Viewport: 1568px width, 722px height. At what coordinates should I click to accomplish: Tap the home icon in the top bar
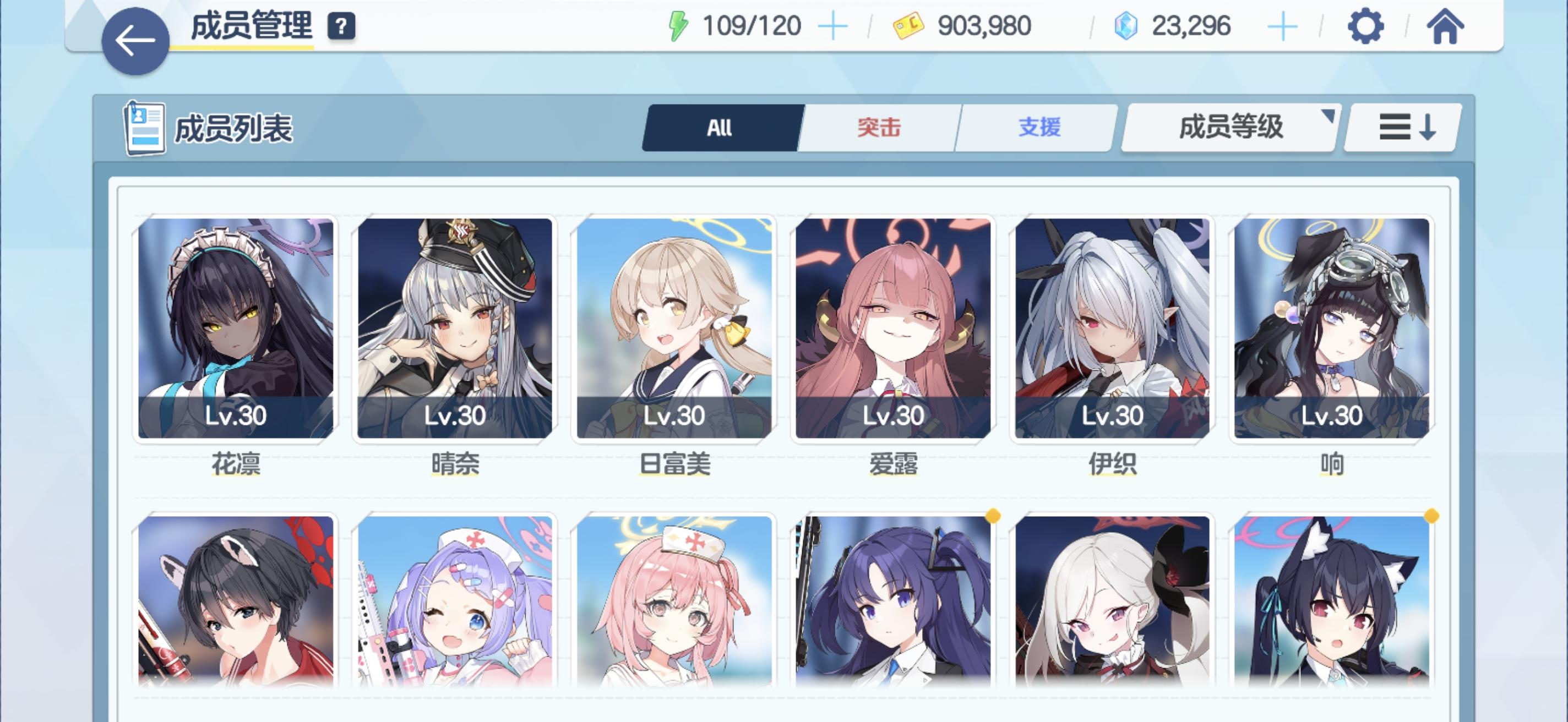coord(1446,26)
